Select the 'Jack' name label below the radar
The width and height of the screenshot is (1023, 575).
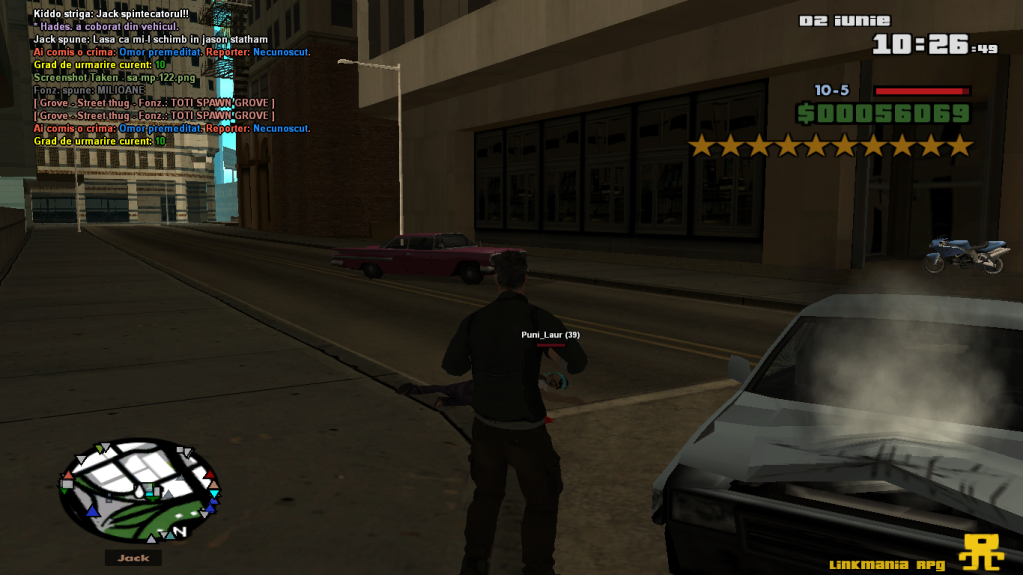pyautogui.click(x=133, y=558)
